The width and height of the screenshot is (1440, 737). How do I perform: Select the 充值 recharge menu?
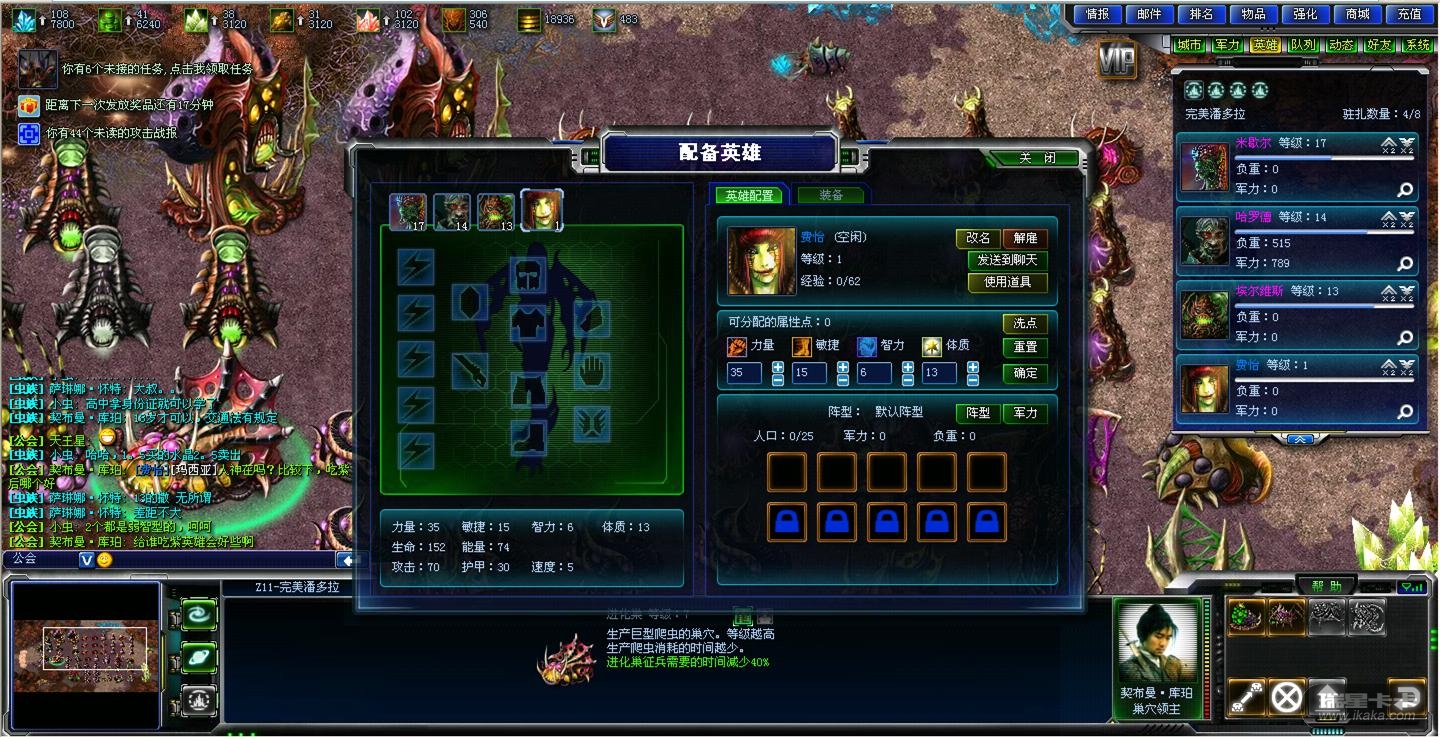pos(1410,14)
